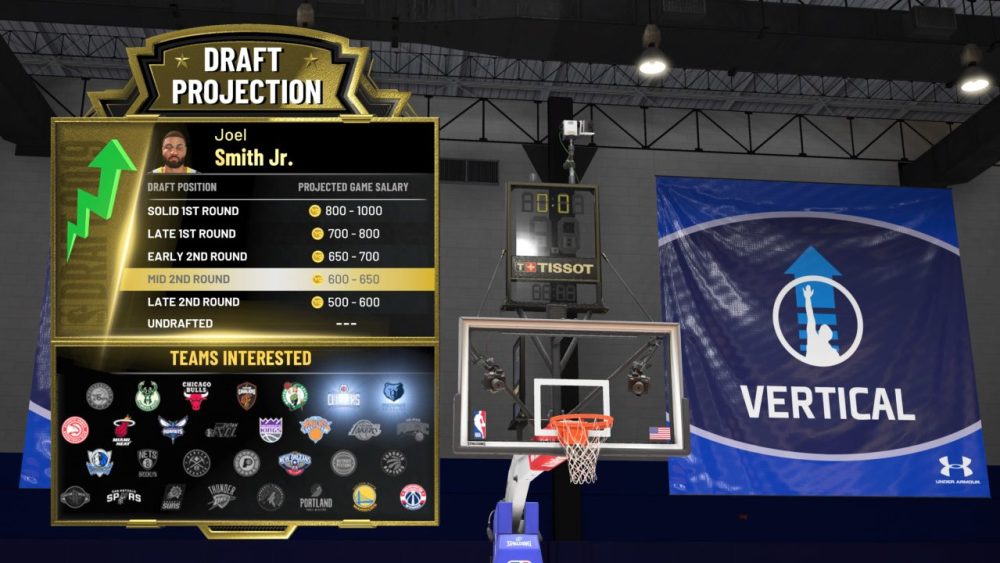Image resolution: width=1000 pixels, height=563 pixels.
Task: Click the Dallas Mavericks logo
Action: click(x=99, y=463)
